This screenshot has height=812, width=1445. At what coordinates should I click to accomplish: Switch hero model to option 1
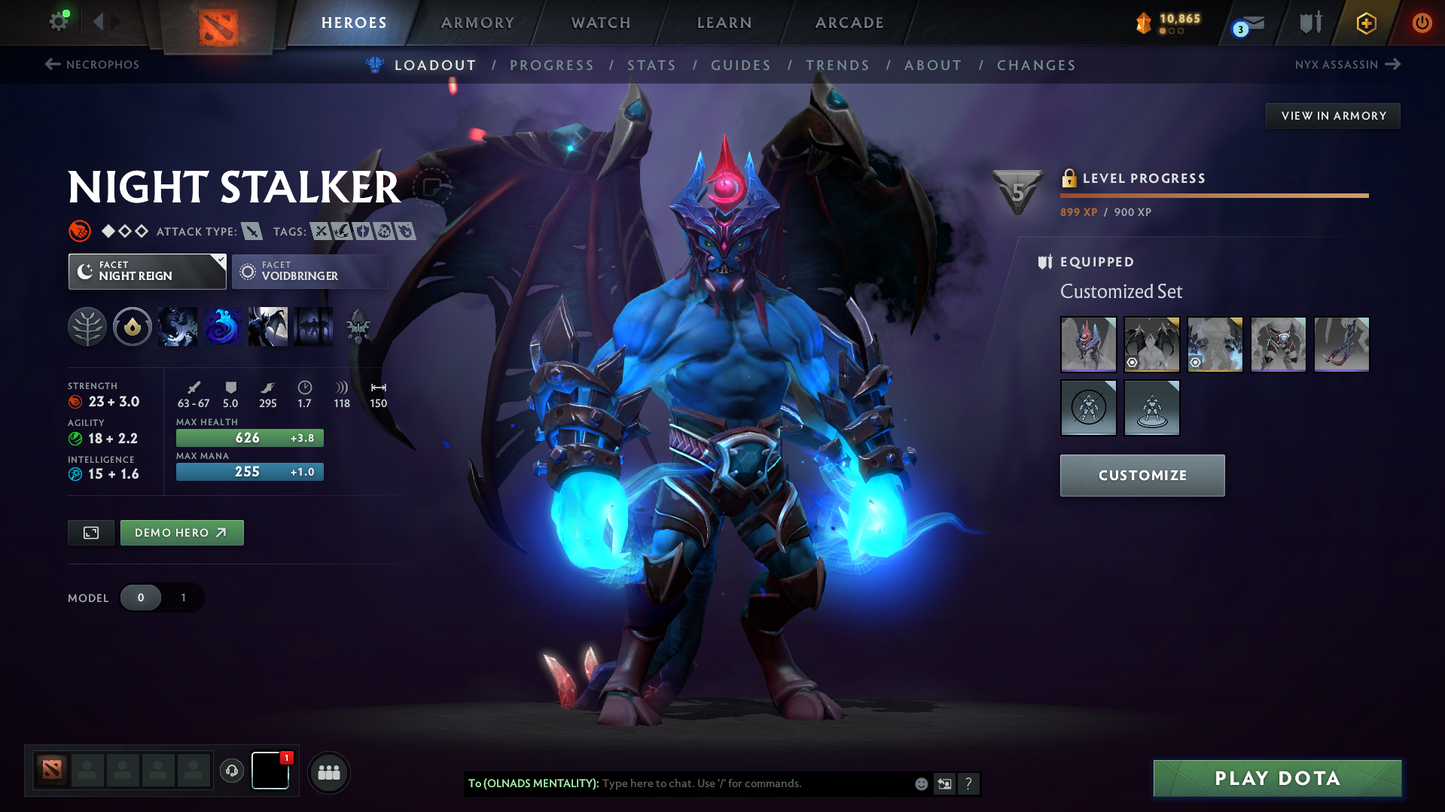point(183,598)
